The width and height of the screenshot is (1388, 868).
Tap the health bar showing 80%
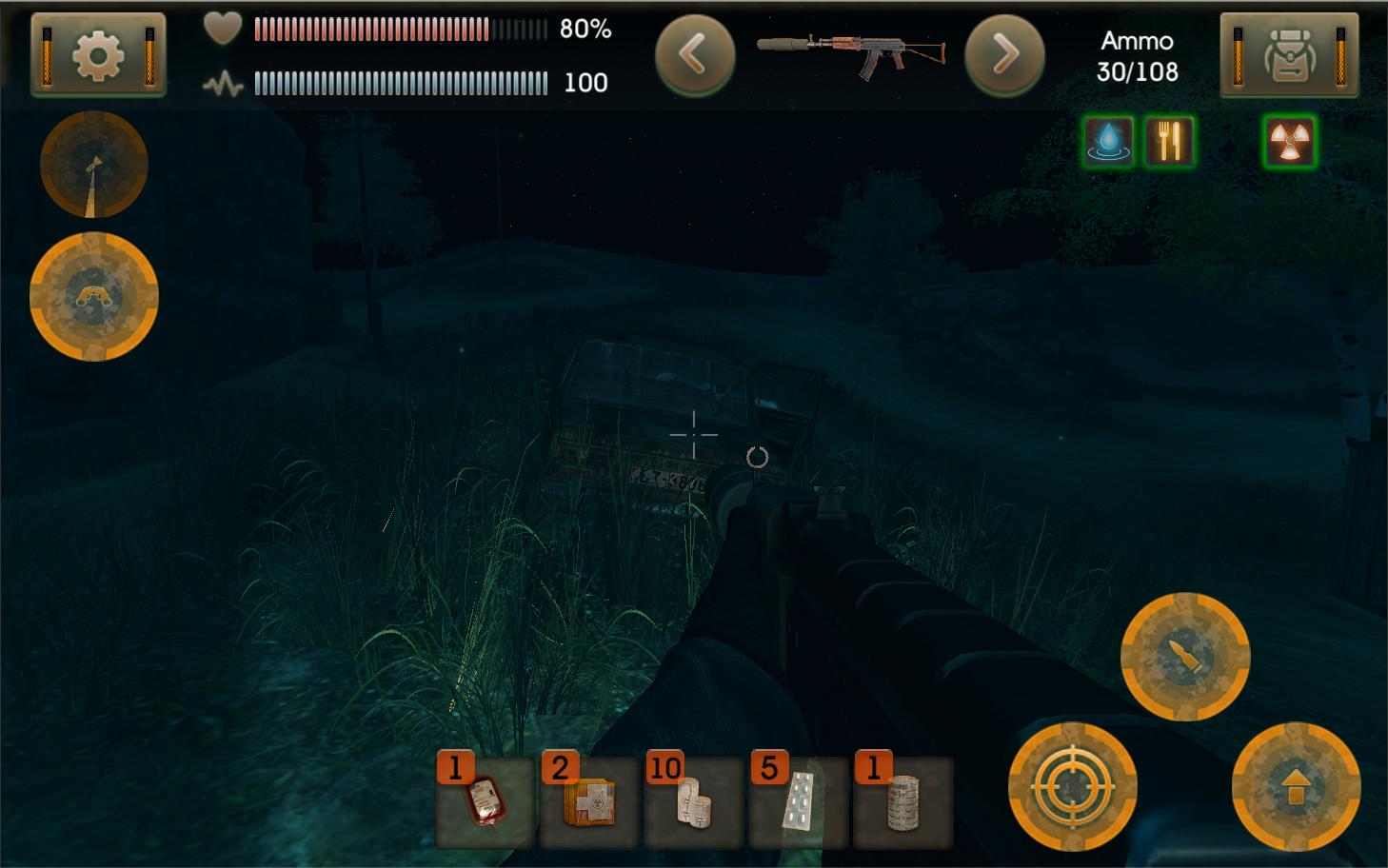390,29
